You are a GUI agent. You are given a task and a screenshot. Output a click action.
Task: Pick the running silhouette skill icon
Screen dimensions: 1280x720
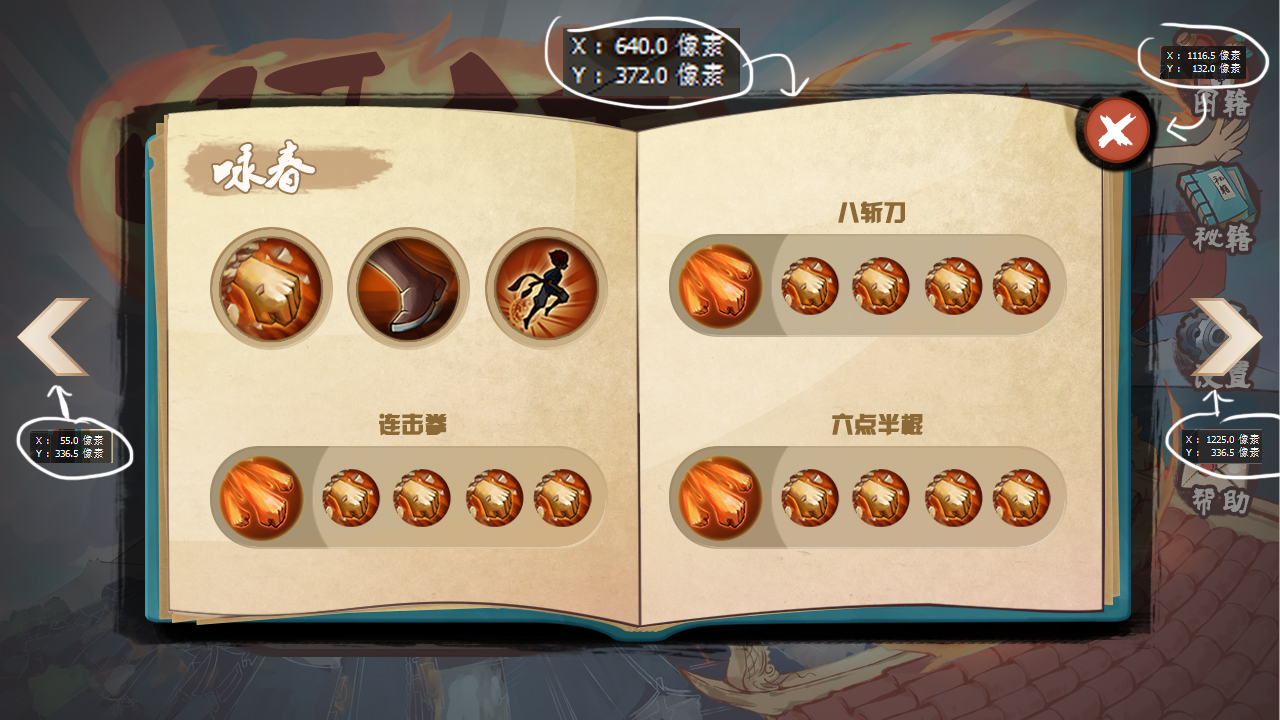(546, 288)
